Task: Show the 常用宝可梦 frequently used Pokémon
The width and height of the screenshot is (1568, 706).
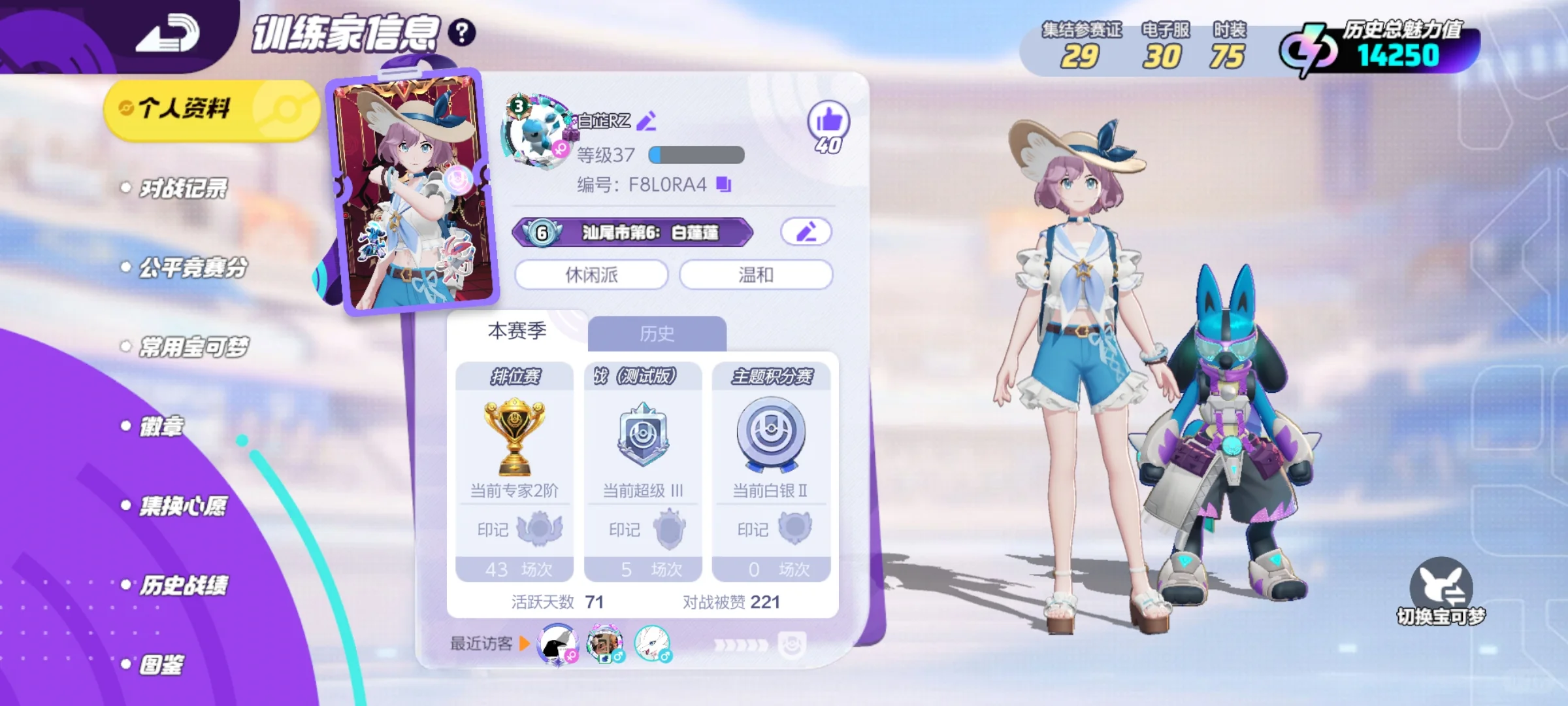Action: (193, 347)
